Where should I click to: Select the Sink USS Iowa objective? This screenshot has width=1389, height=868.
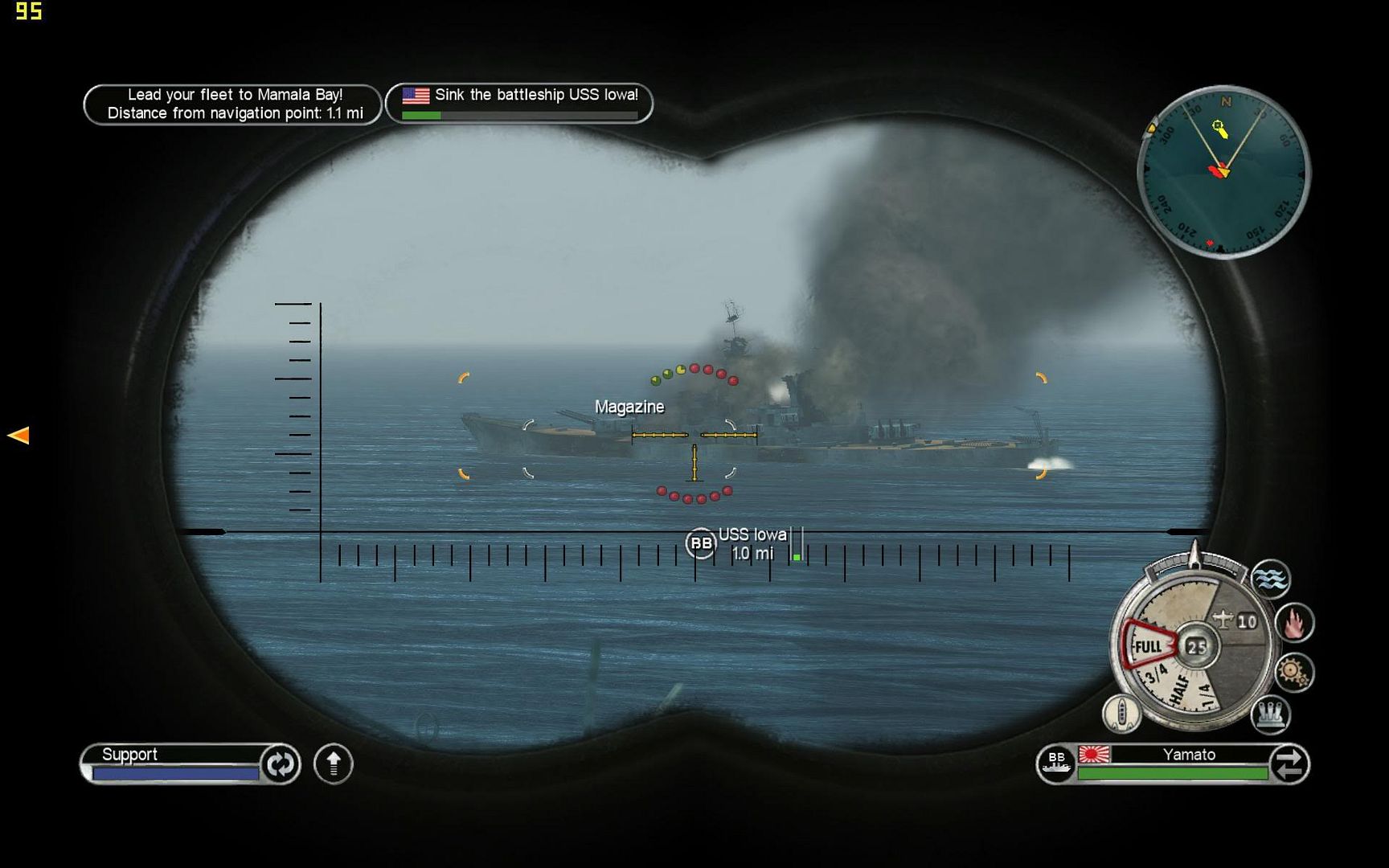(x=519, y=104)
